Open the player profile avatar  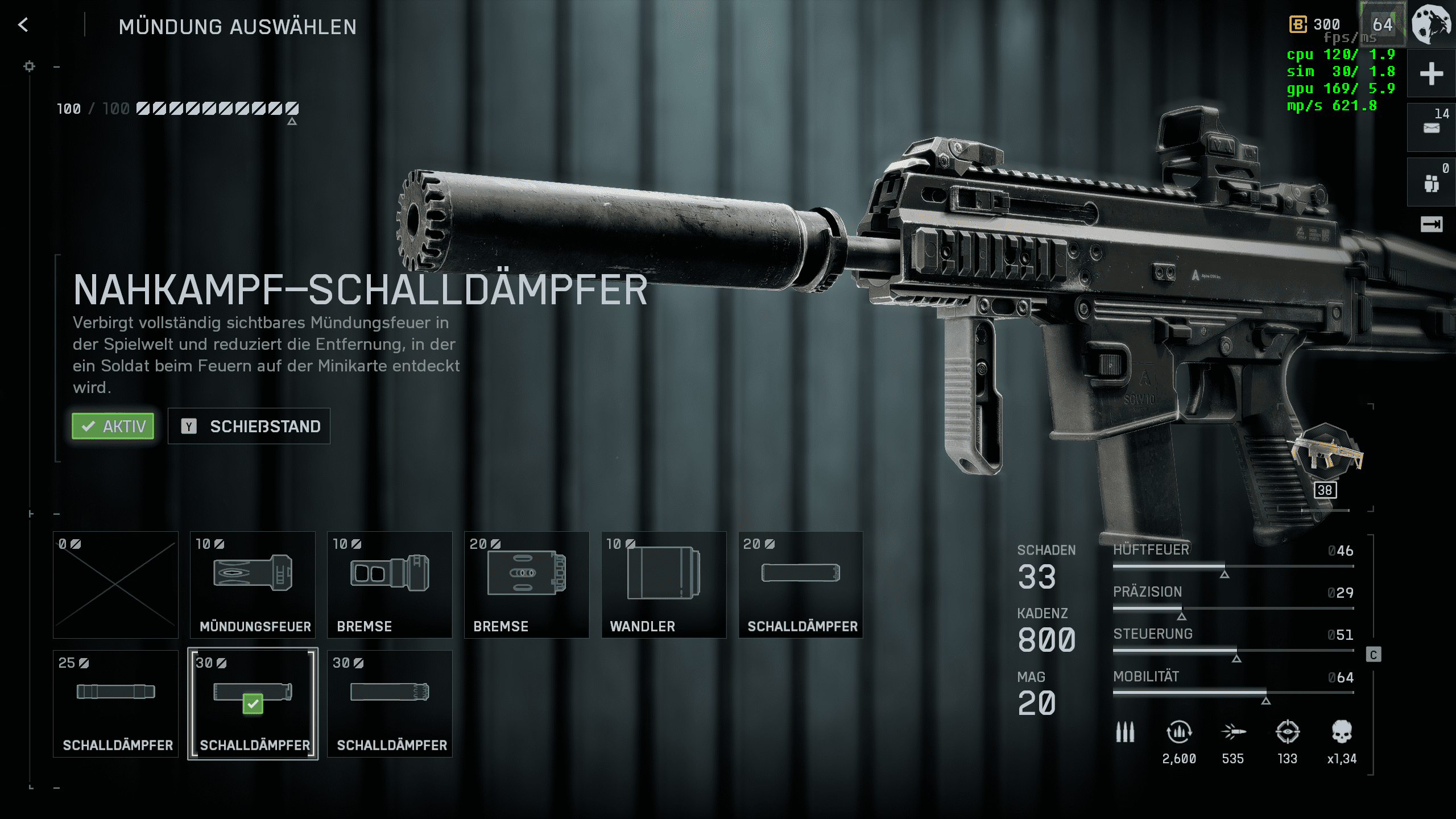point(1431,24)
